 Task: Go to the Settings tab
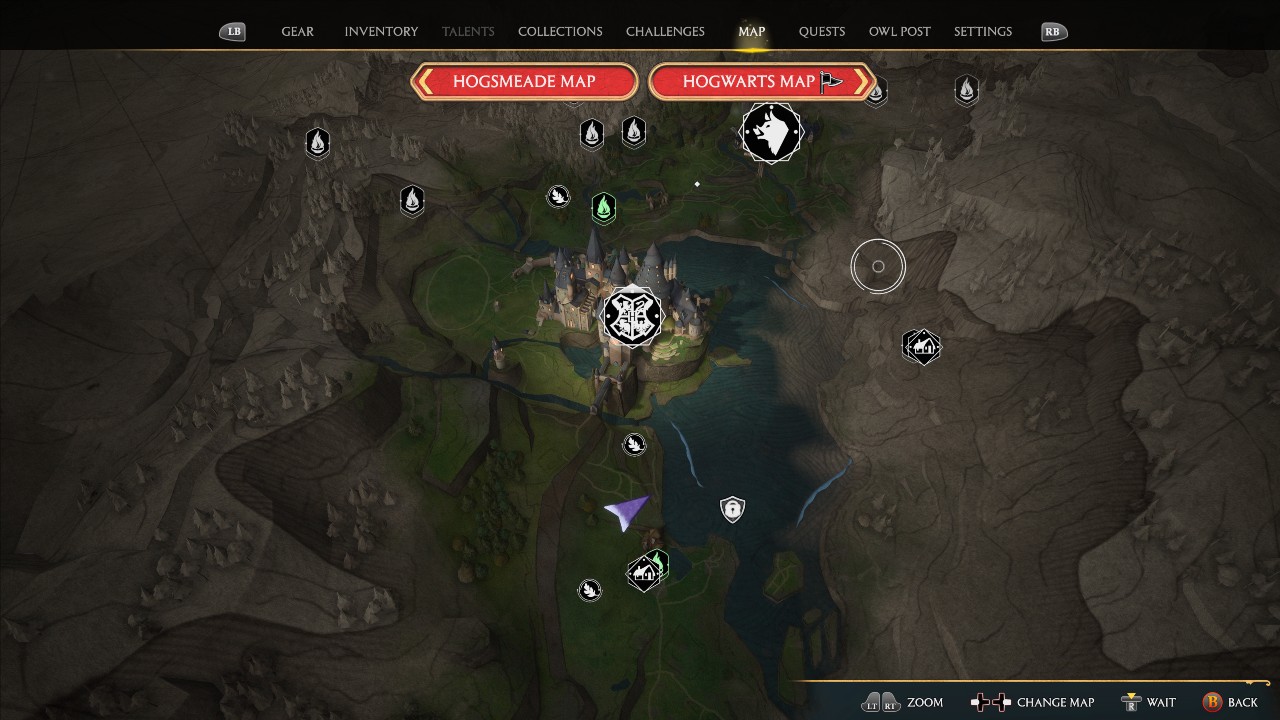click(982, 32)
